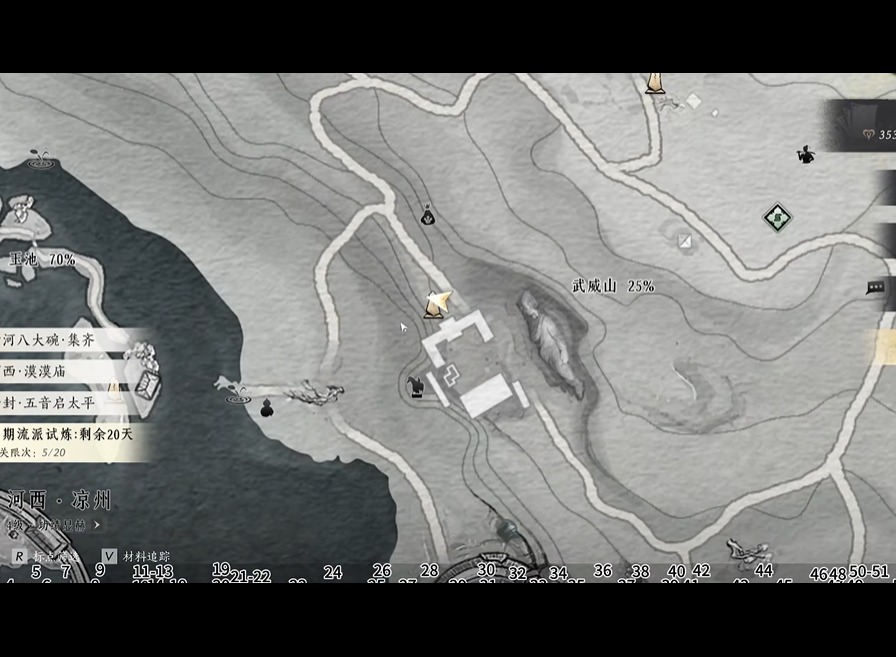Choose the 五音启太平 quest entry

pyautogui.click(x=52, y=403)
